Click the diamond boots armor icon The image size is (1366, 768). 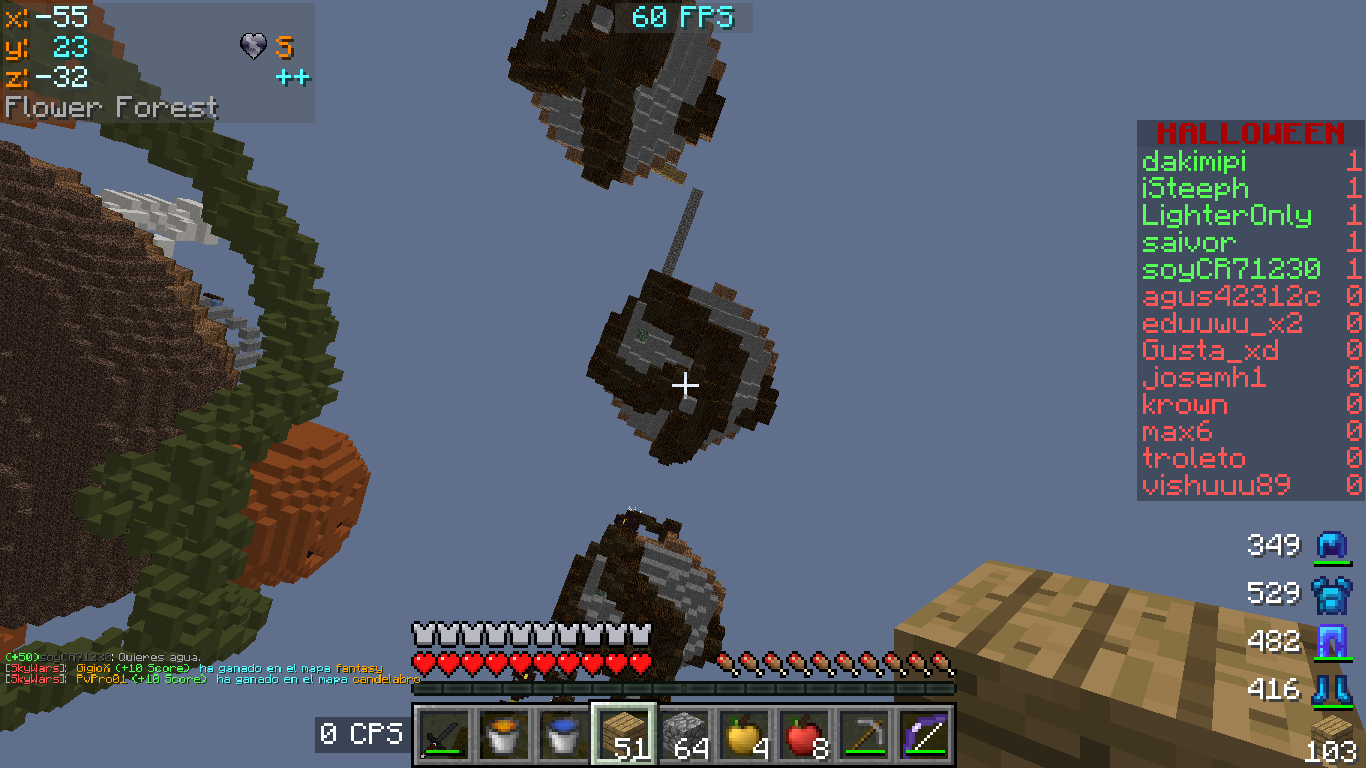1331,689
